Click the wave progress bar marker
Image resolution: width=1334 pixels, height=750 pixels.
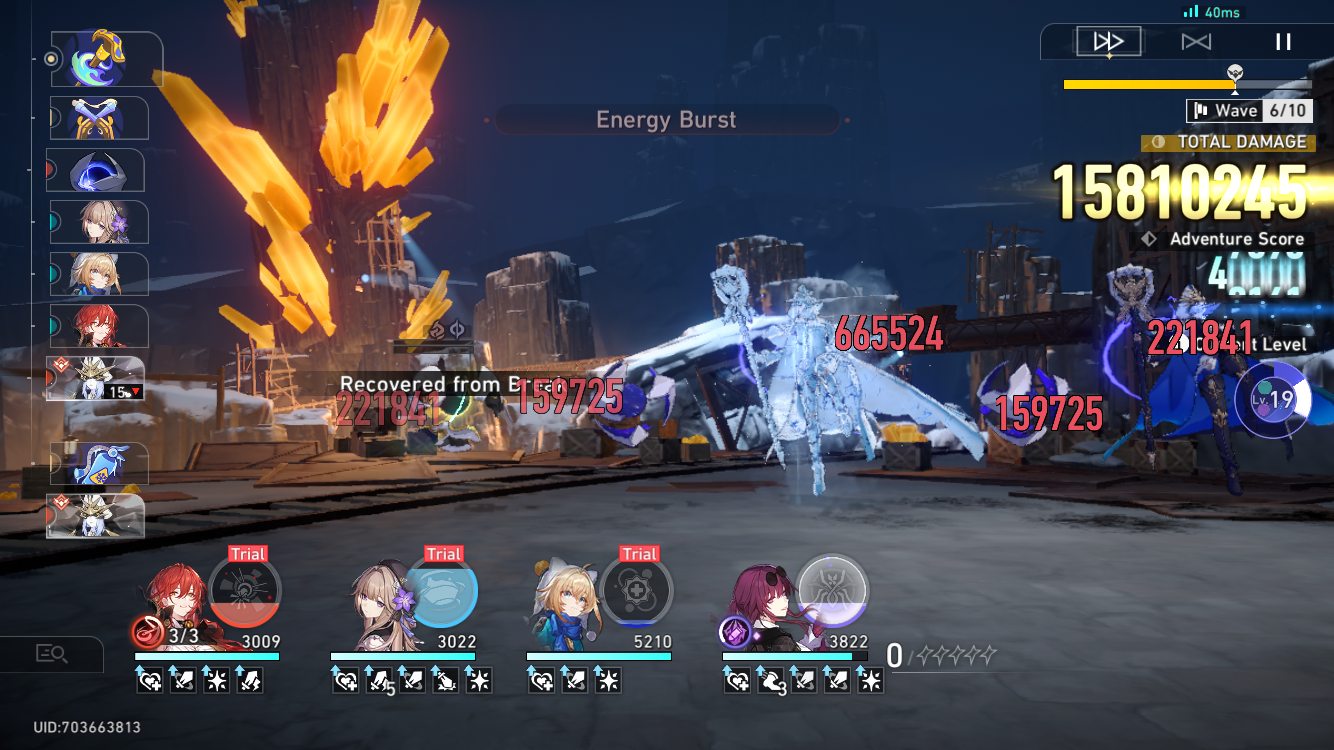[x=1235, y=75]
